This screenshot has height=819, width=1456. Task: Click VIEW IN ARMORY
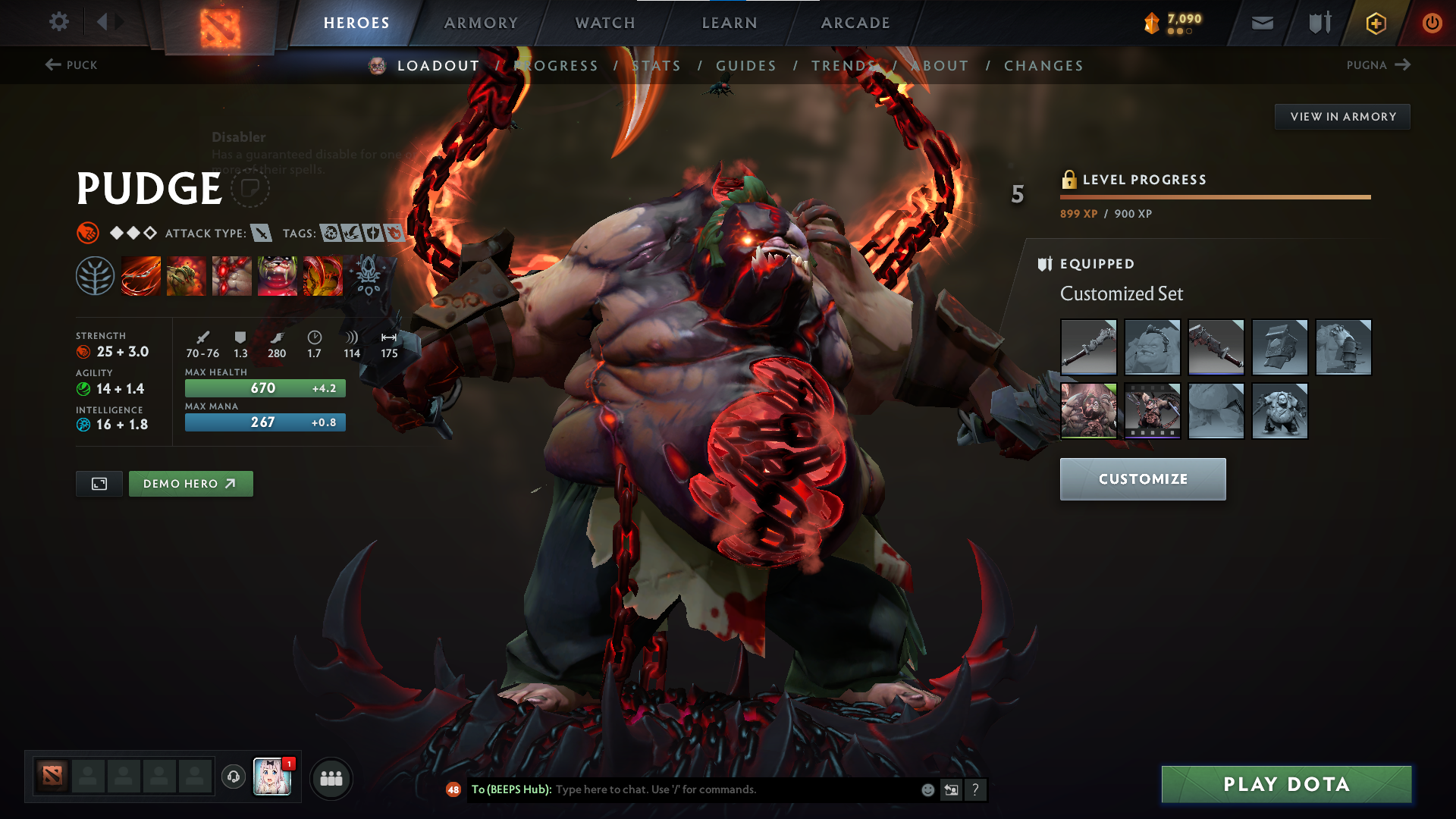1342,116
